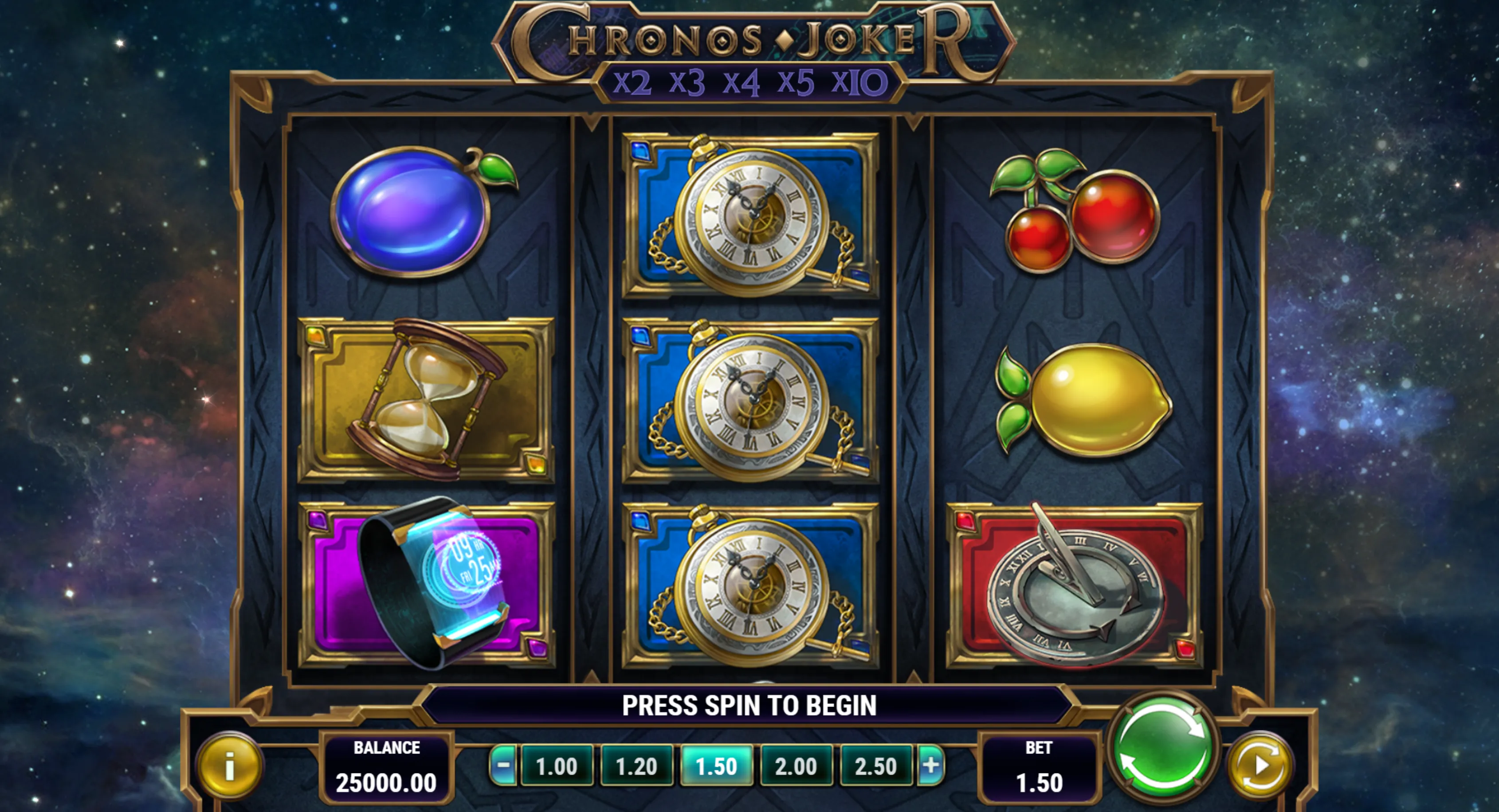Set the bet to 2.00
This screenshot has width=1499, height=812.
(x=796, y=766)
